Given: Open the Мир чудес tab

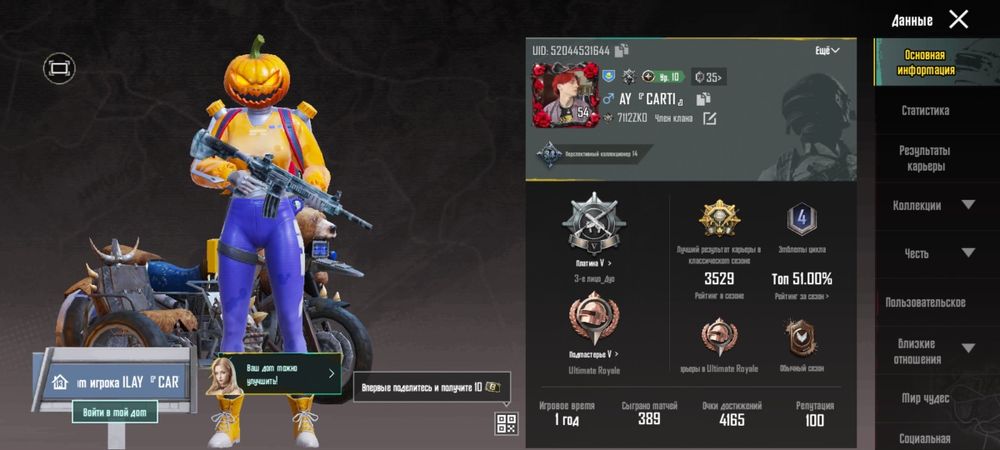Looking at the screenshot, I should pyautogui.click(x=925, y=398).
